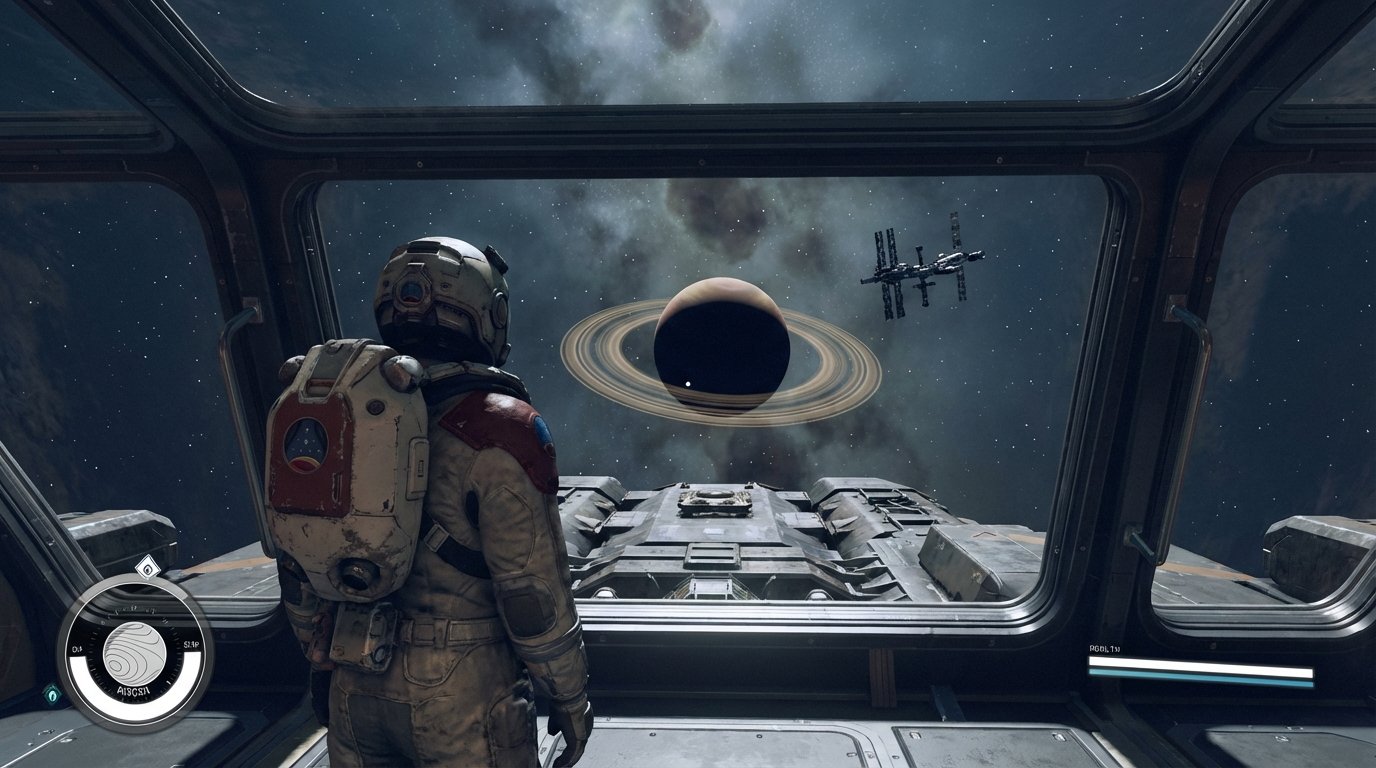Select the teal objective icon near the compass
The width and height of the screenshot is (1376, 768).
pos(53,694)
